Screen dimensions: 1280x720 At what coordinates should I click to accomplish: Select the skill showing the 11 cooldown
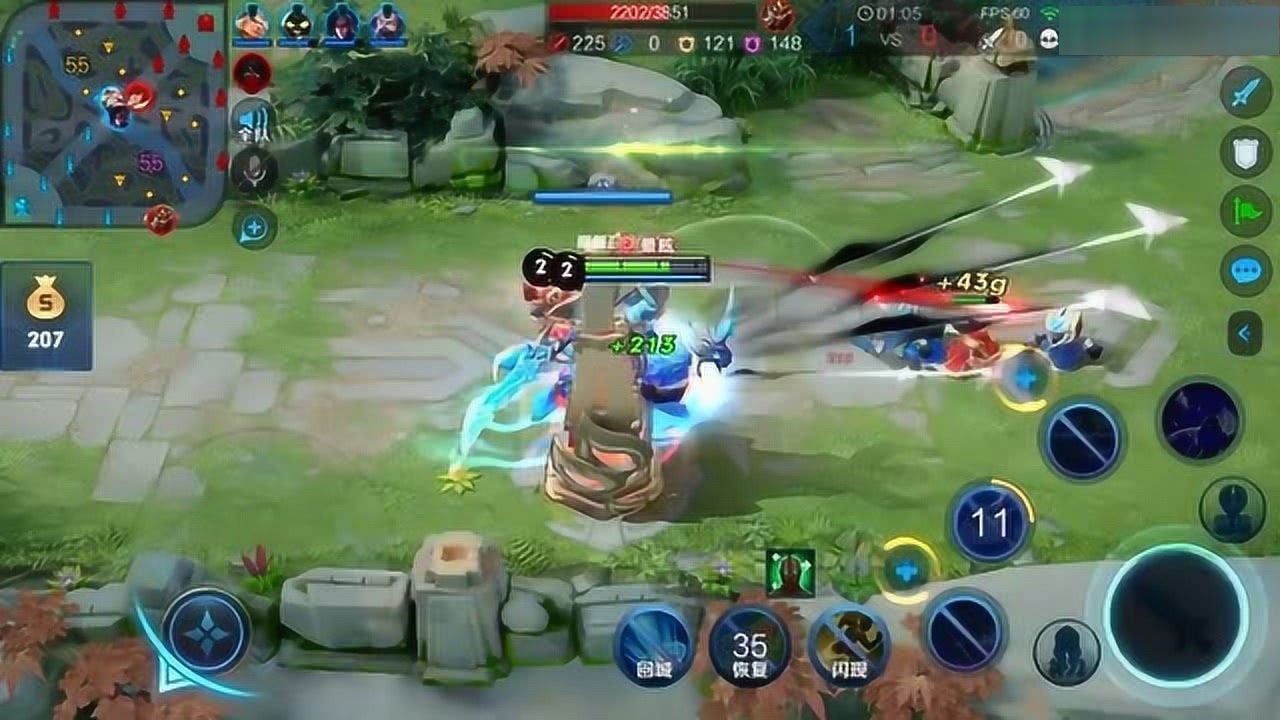pyautogui.click(x=990, y=522)
